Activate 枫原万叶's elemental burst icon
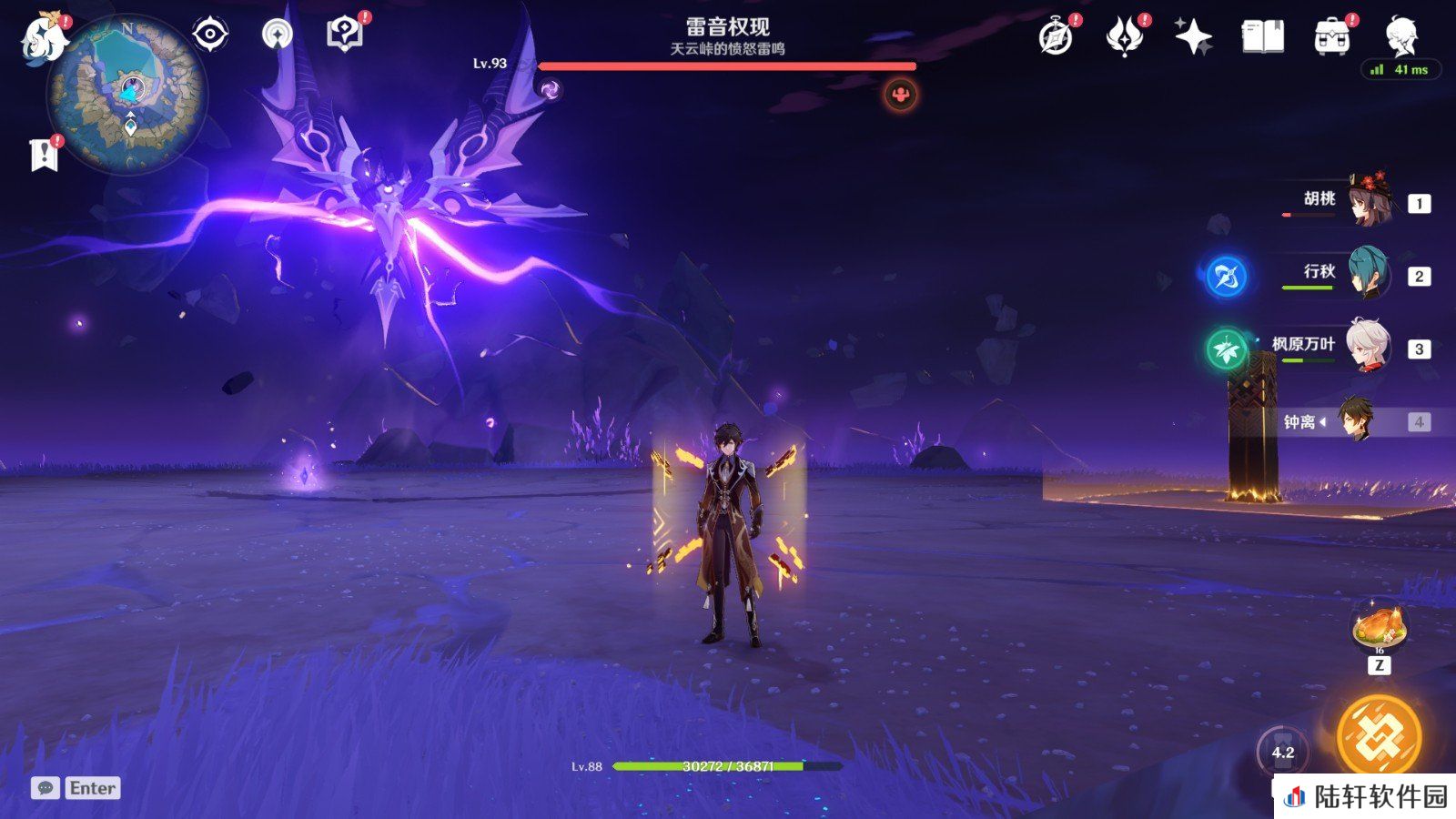Screen dimensions: 1456x819 coord(1226,349)
